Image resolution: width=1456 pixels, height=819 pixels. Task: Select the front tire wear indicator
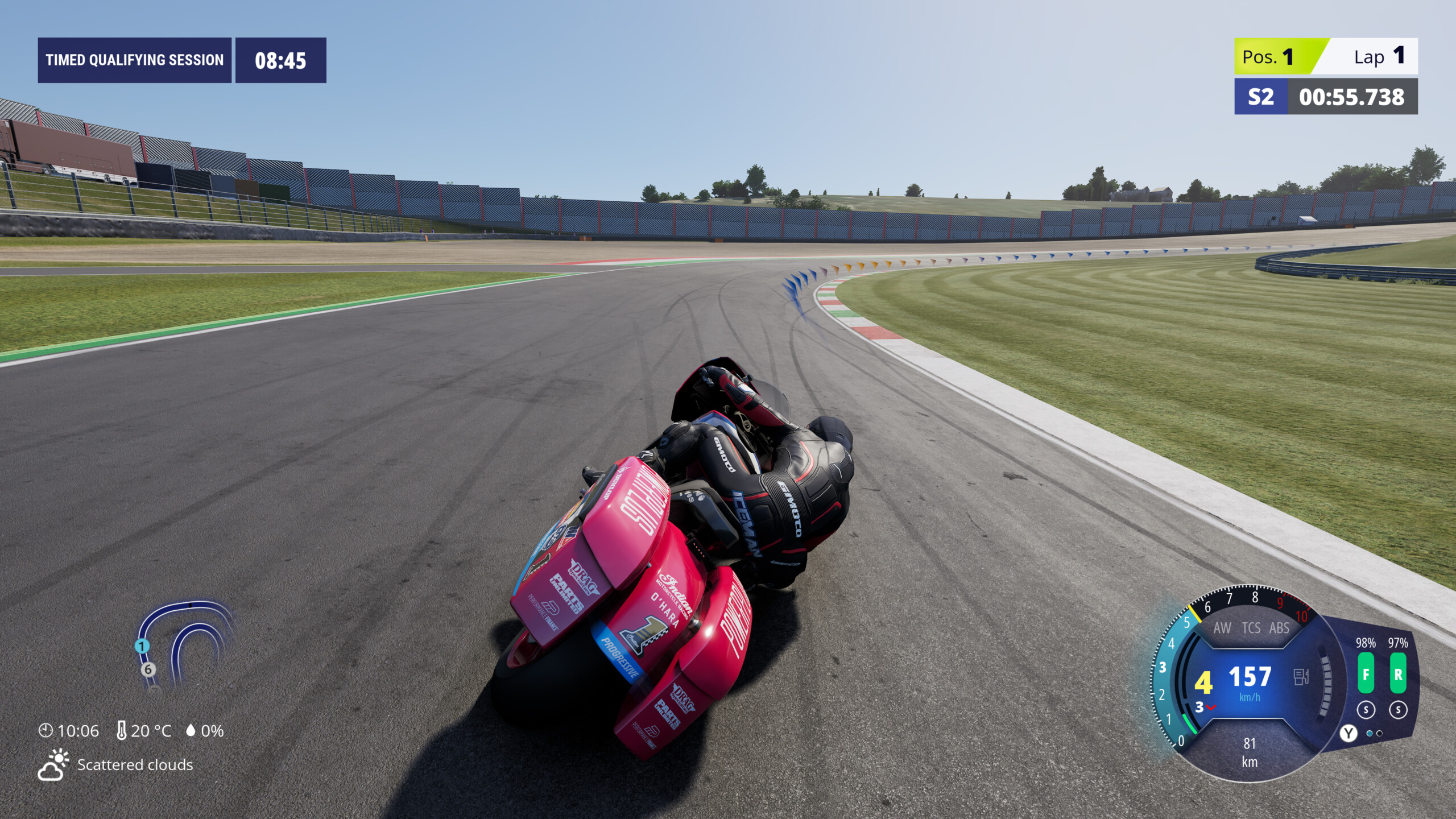point(1366,673)
